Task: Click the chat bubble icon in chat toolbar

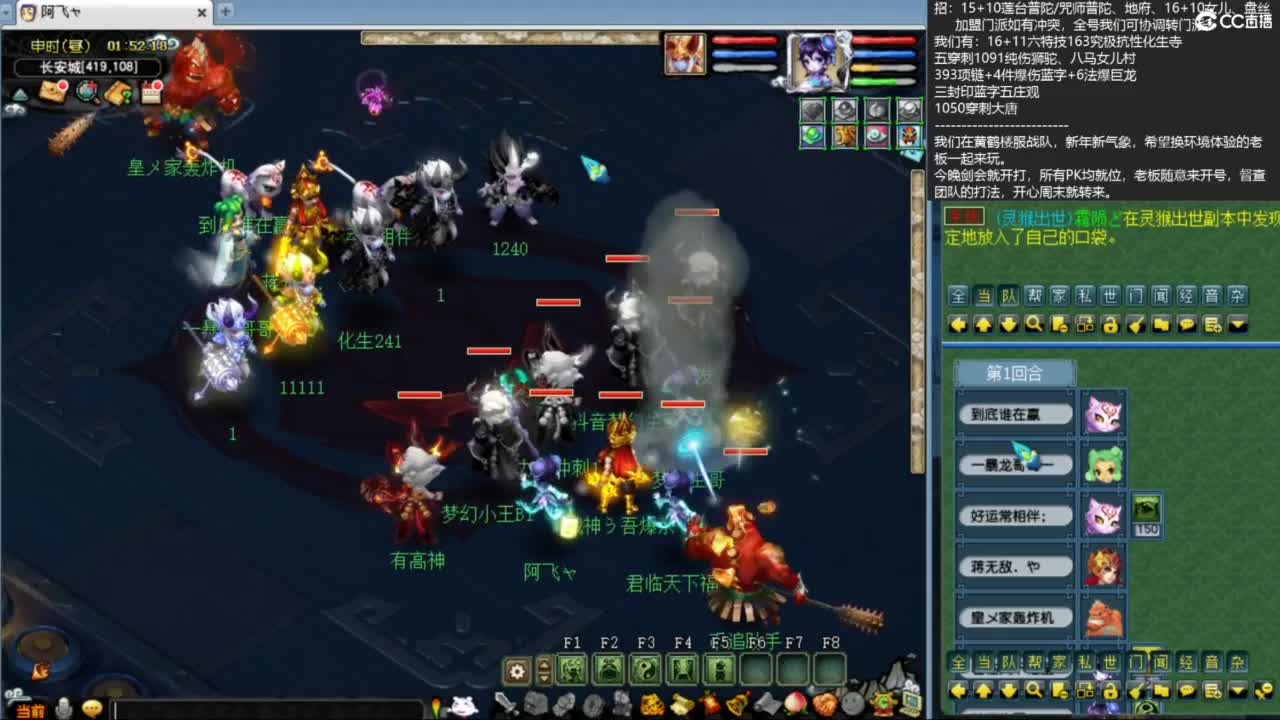Action: (1187, 324)
